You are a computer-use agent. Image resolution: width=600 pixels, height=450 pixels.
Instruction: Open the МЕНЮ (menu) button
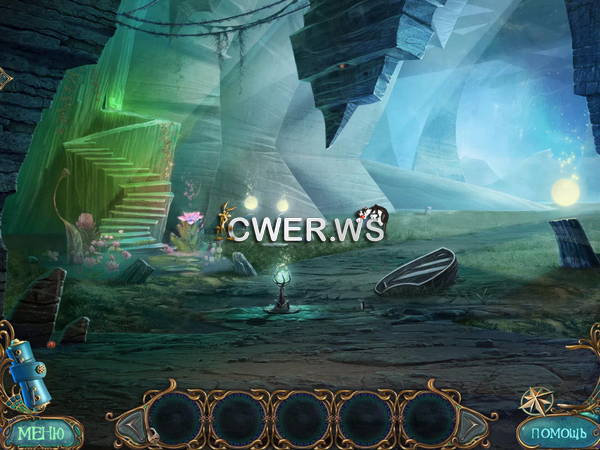point(41,432)
